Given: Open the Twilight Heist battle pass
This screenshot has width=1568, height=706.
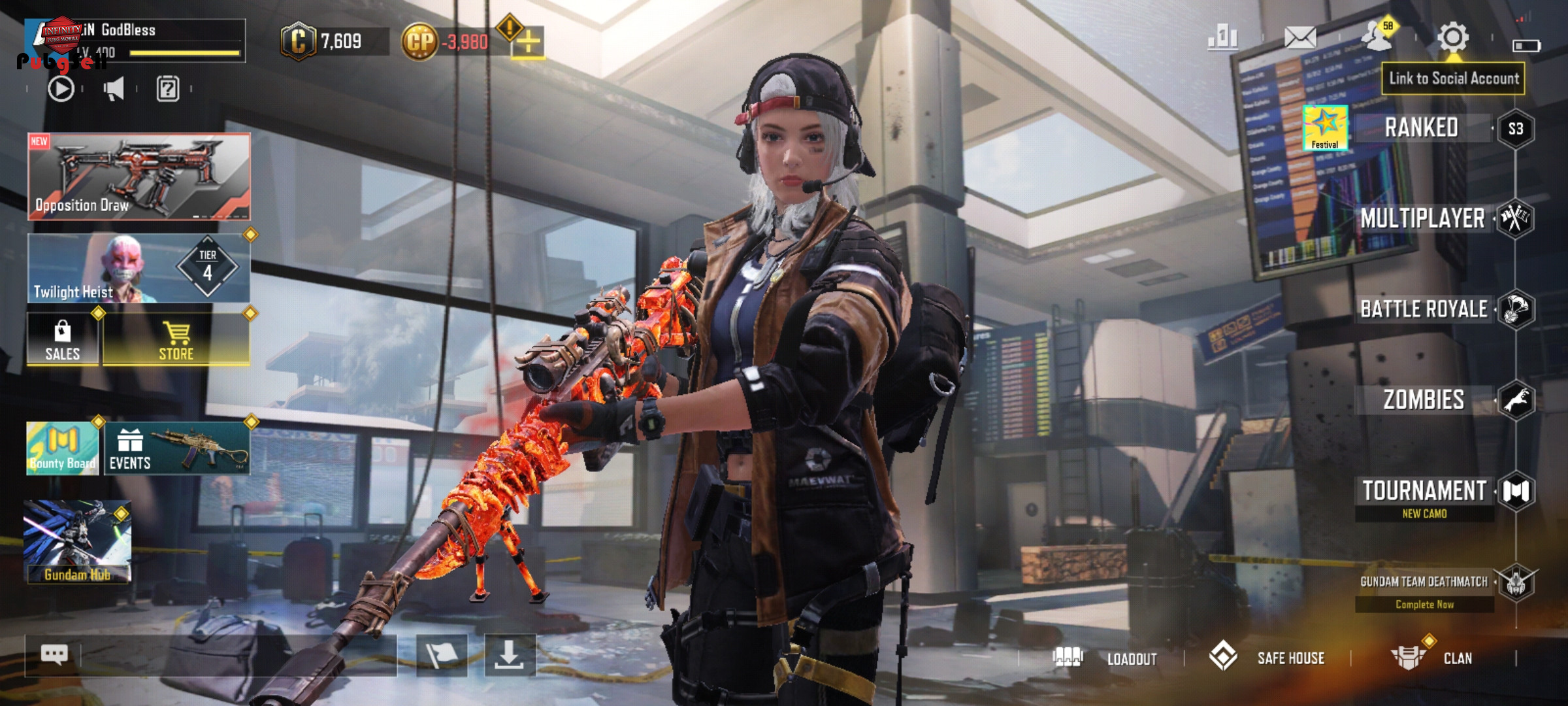Looking at the screenshot, I should click(x=139, y=269).
